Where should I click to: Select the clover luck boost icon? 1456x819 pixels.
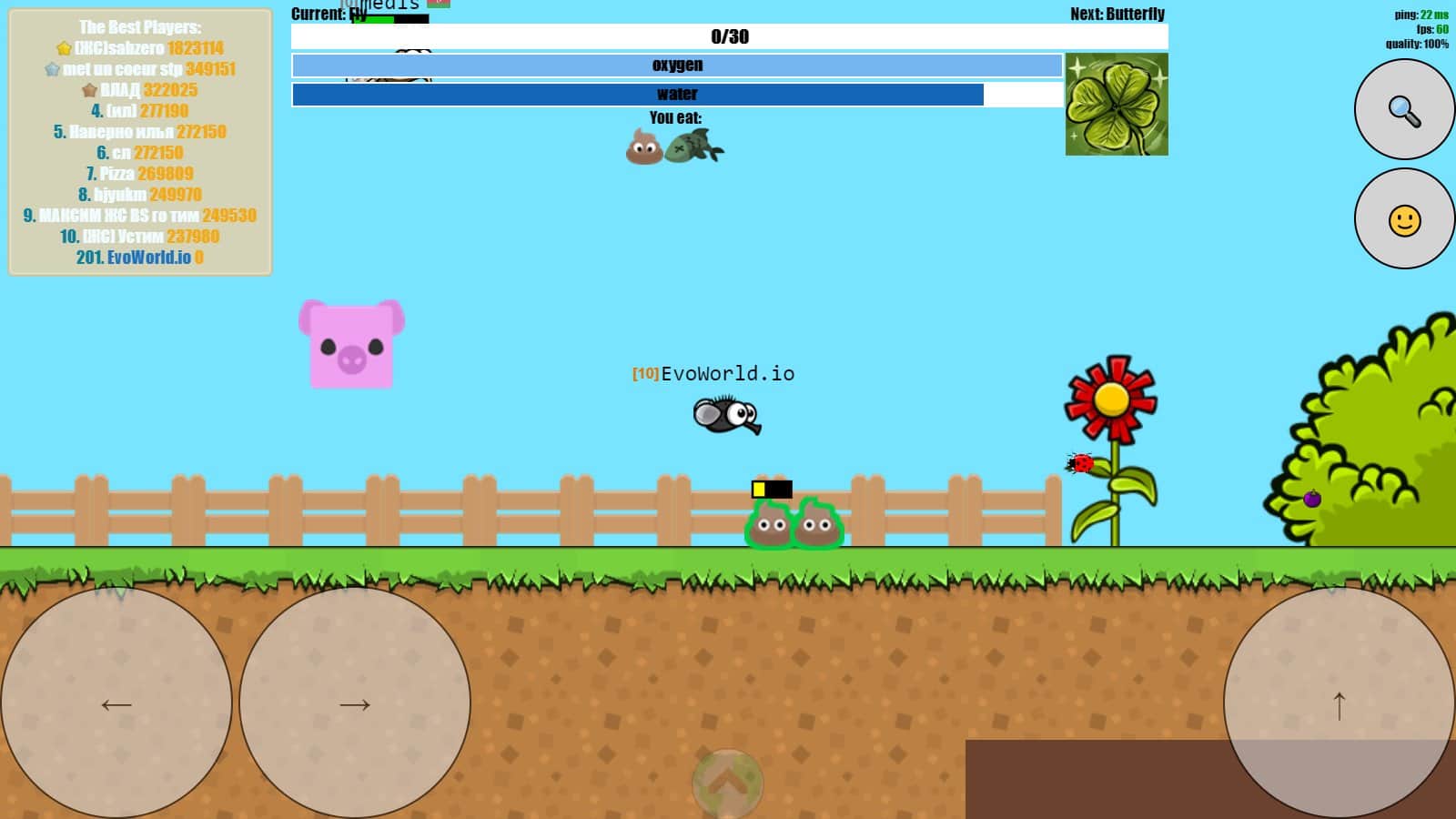[1117, 103]
